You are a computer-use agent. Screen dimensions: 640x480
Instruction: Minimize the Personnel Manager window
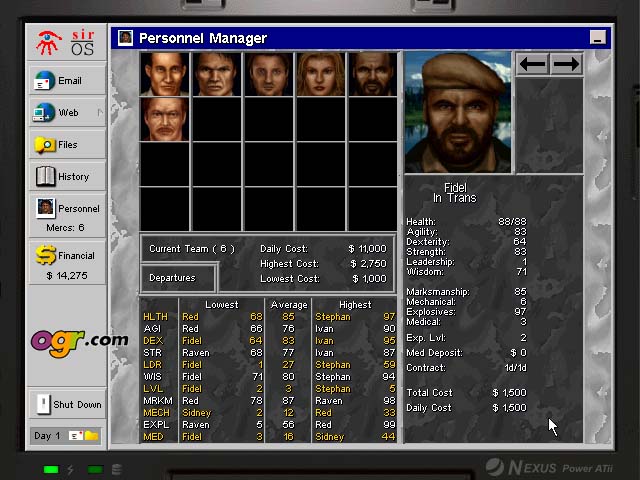(x=597, y=38)
